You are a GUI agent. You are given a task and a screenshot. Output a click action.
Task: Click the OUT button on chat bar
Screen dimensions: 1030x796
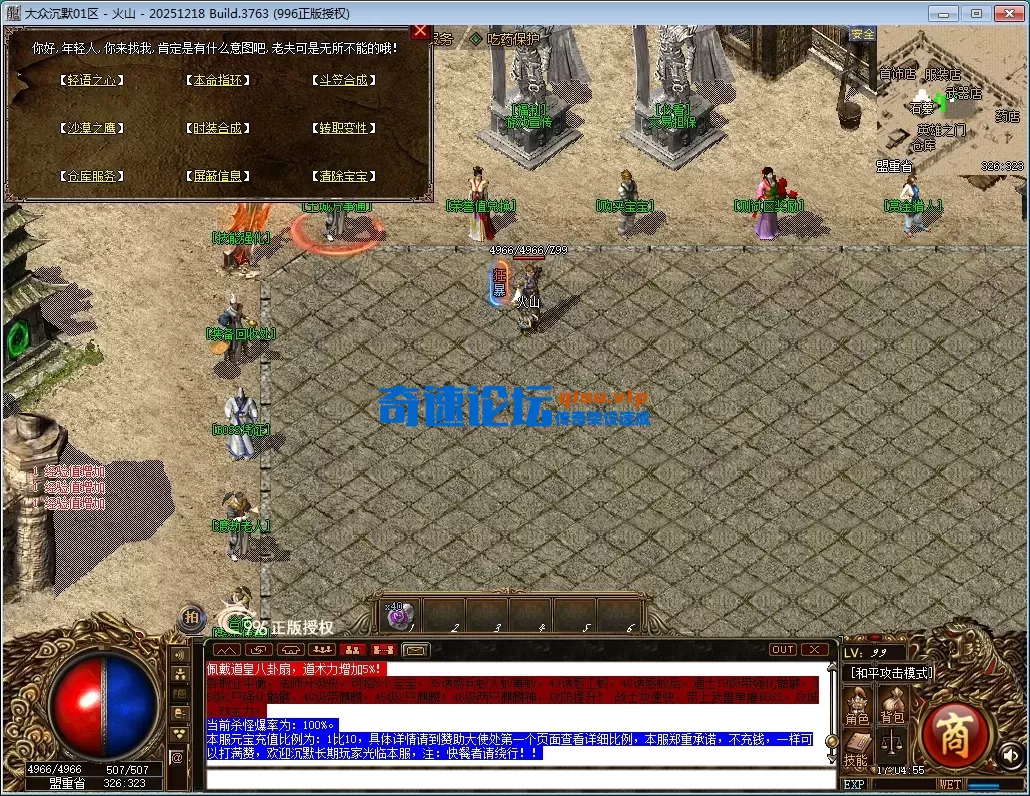(783, 650)
